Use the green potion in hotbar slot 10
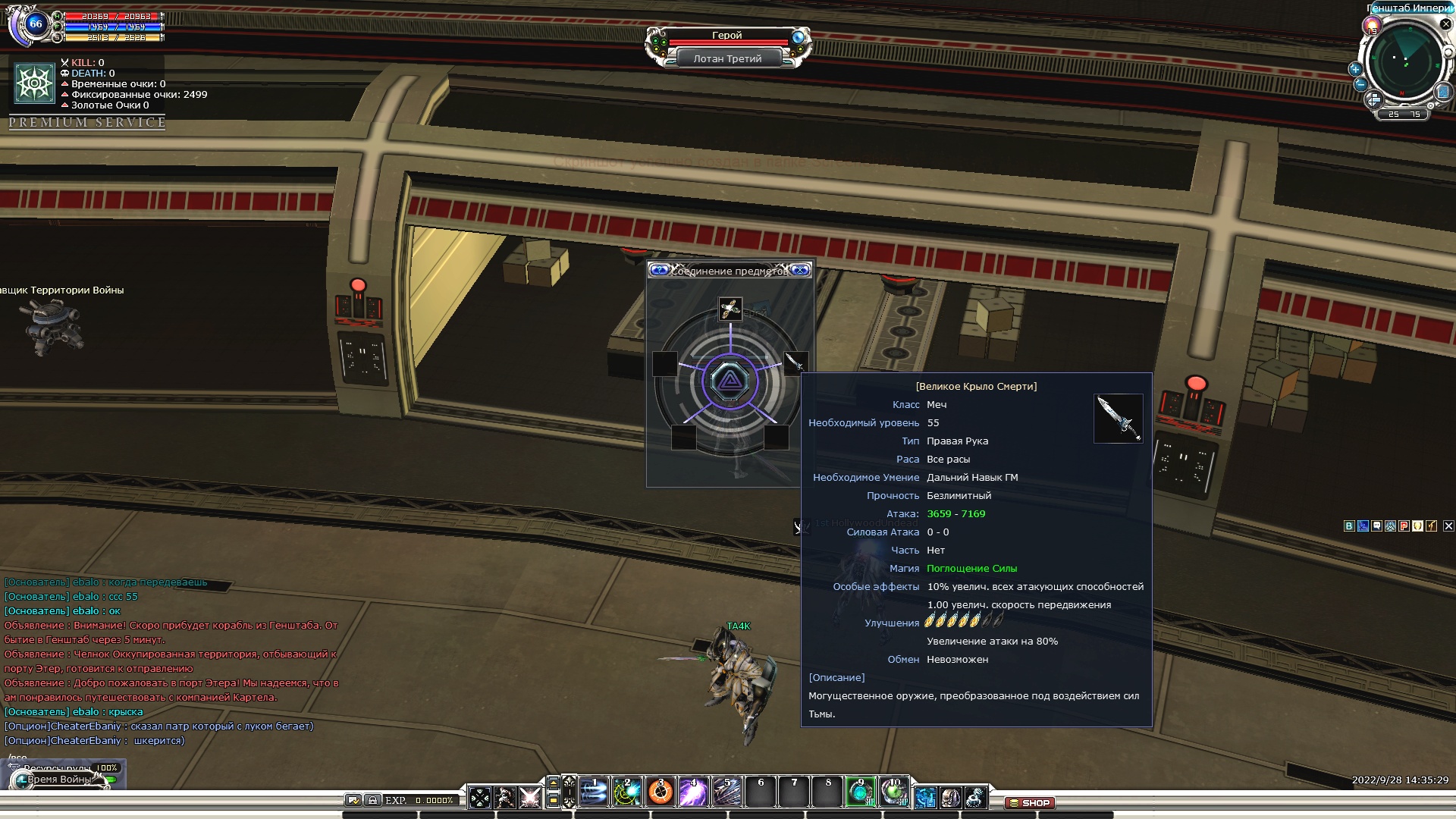This screenshot has height=819, width=1456. click(895, 792)
